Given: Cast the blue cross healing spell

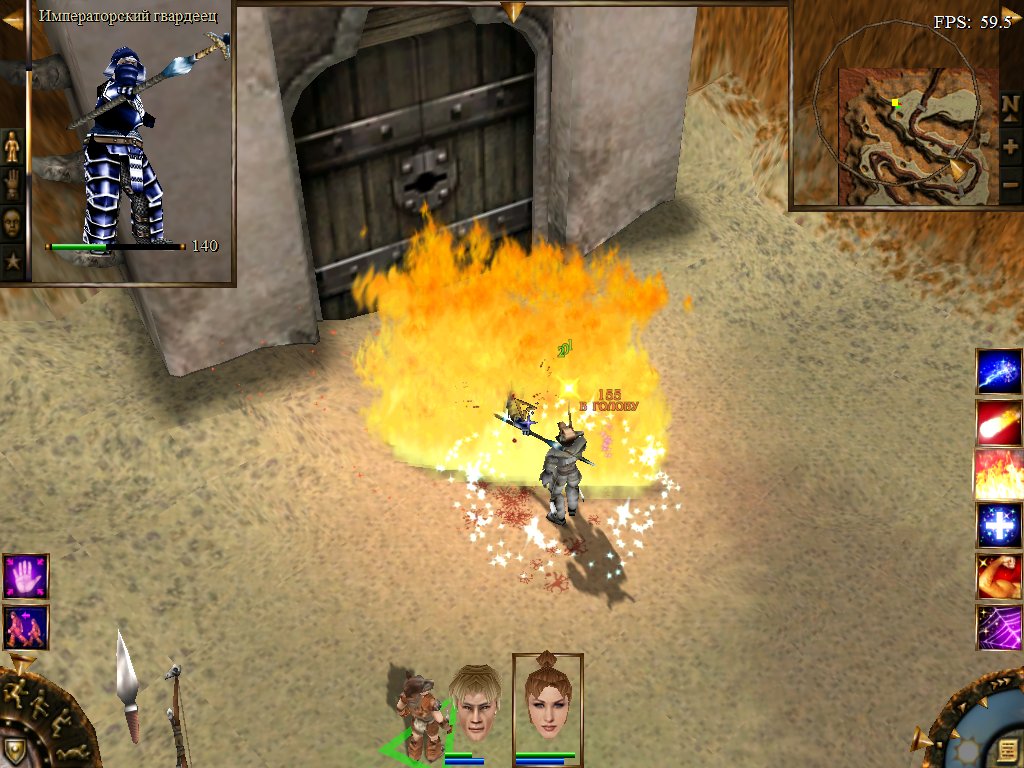Looking at the screenshot, I should [x=998, y=525].
